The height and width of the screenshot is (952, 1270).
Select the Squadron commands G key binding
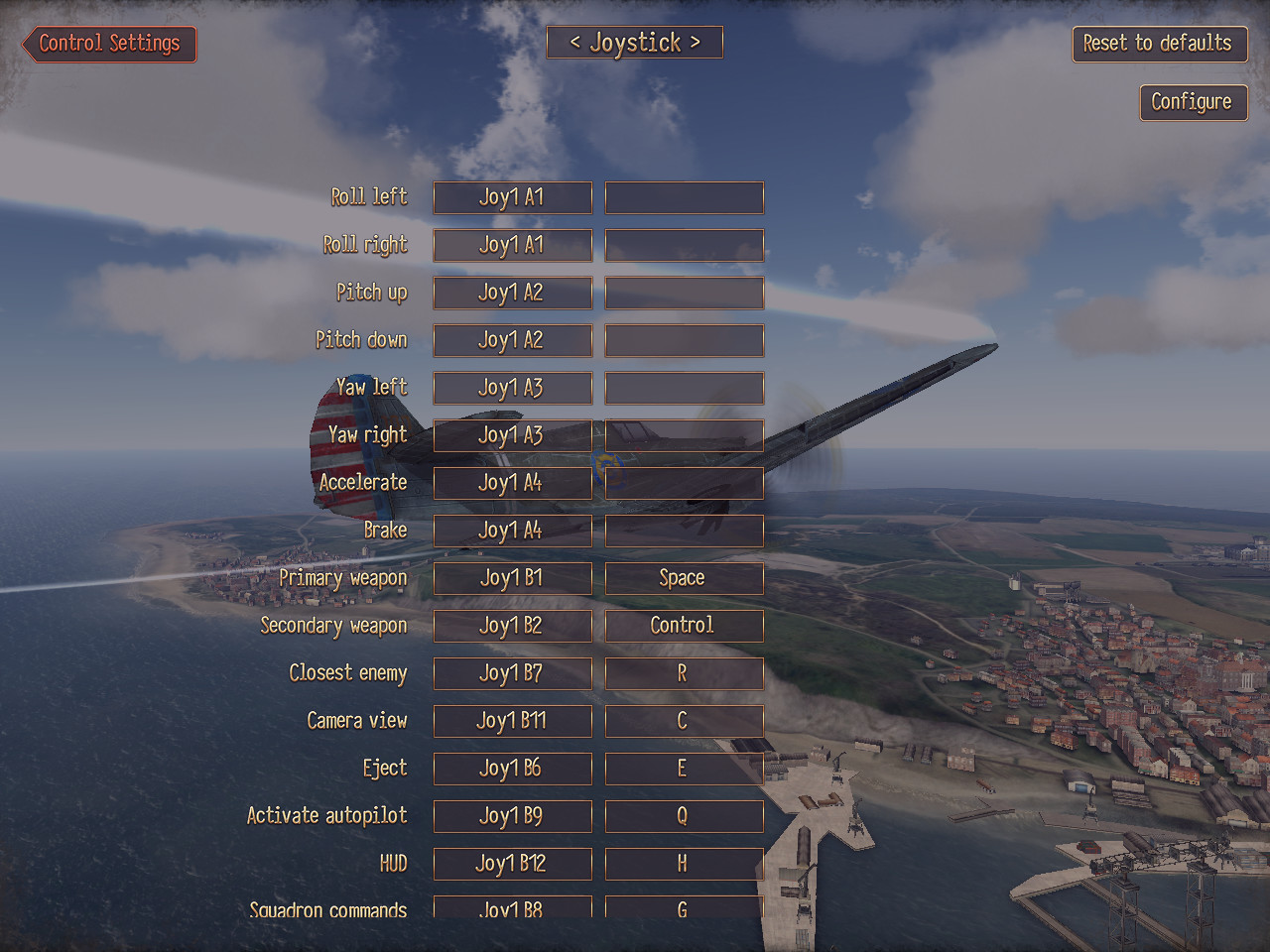click(x=684, y=907)
